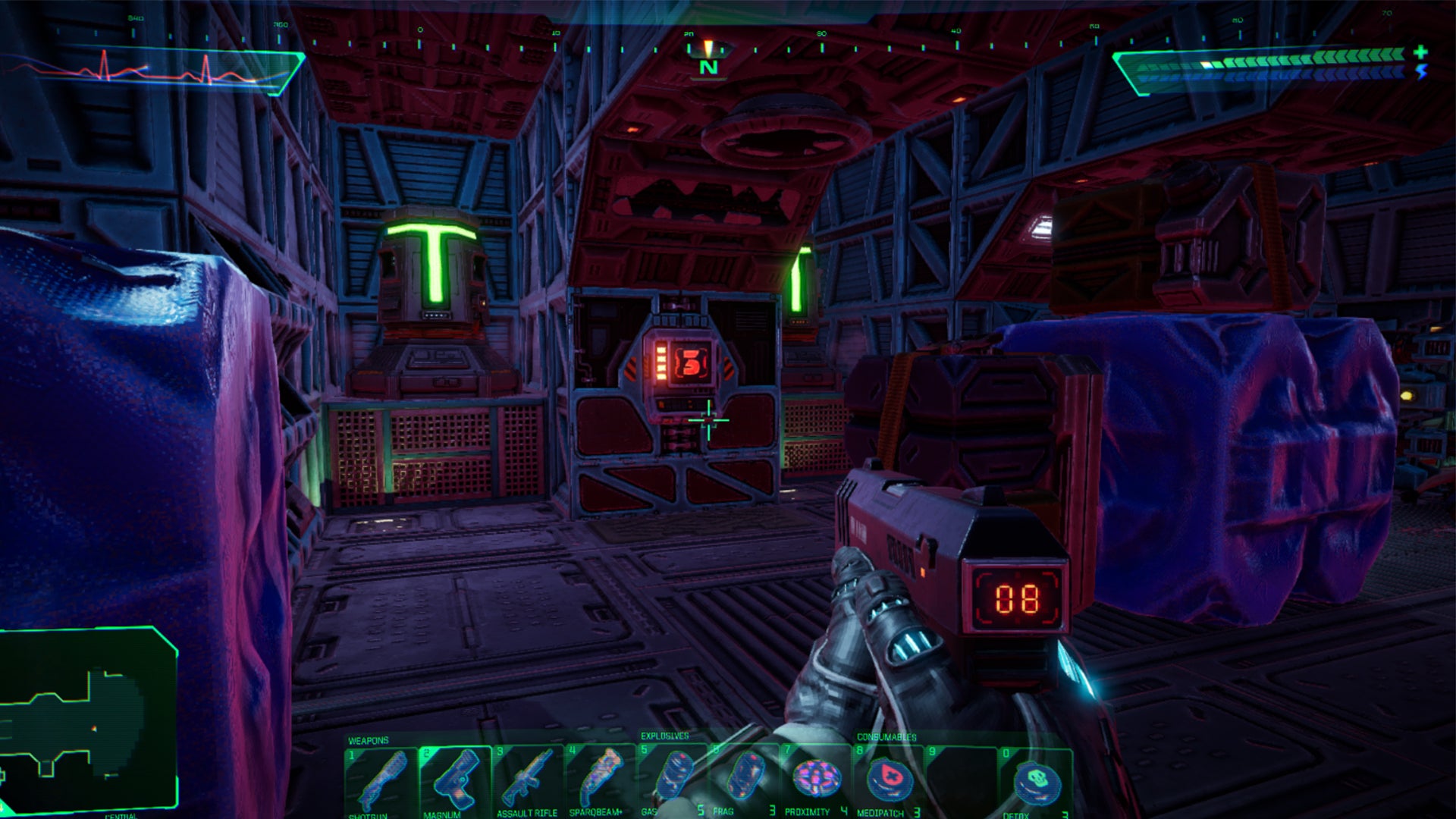This screenshot has width=1456, height=819.
Task: Use the Medipatch consumable slot
Action: click(x=889, y=781)
